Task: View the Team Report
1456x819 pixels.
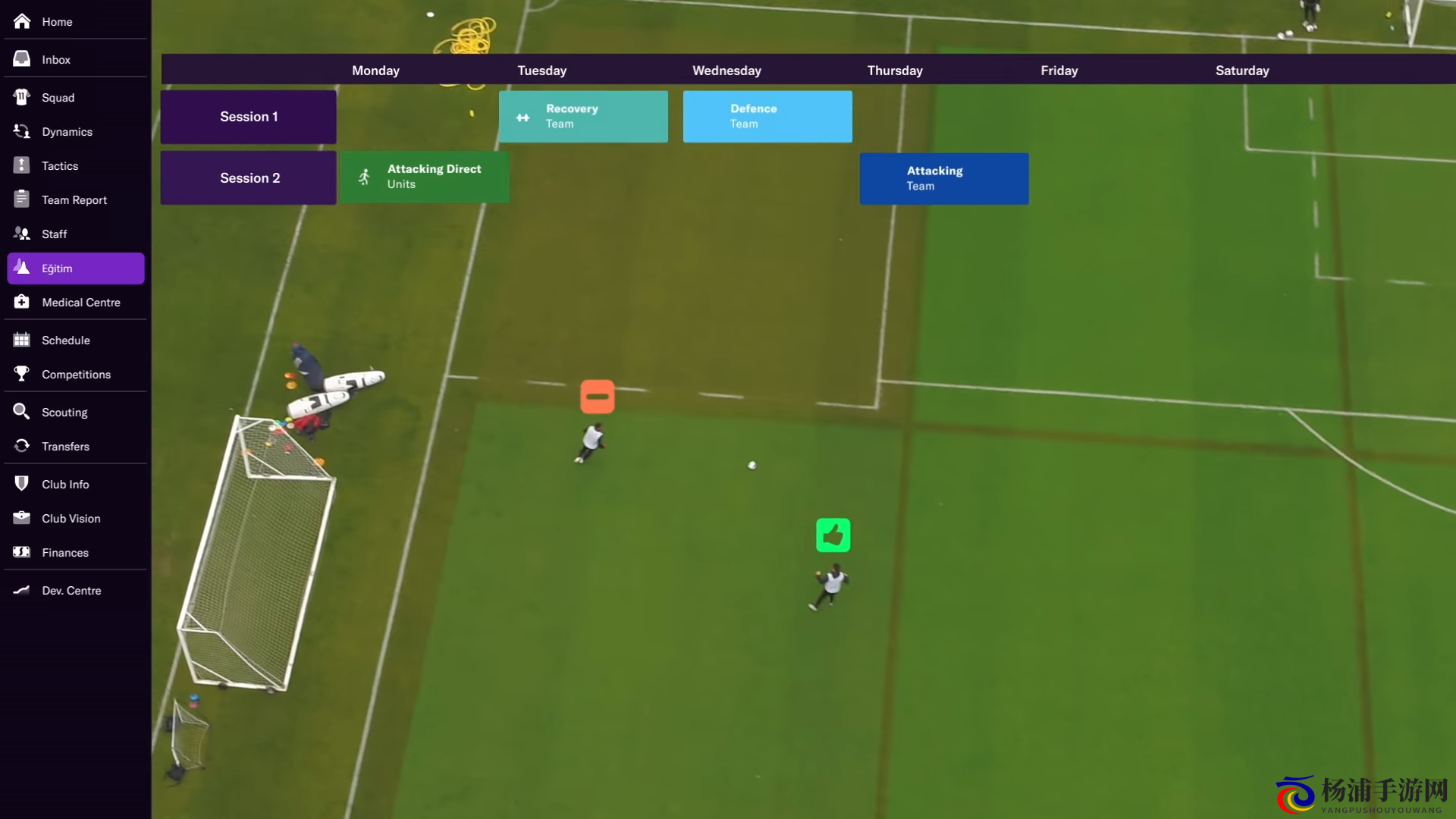Action: point(74,200)
